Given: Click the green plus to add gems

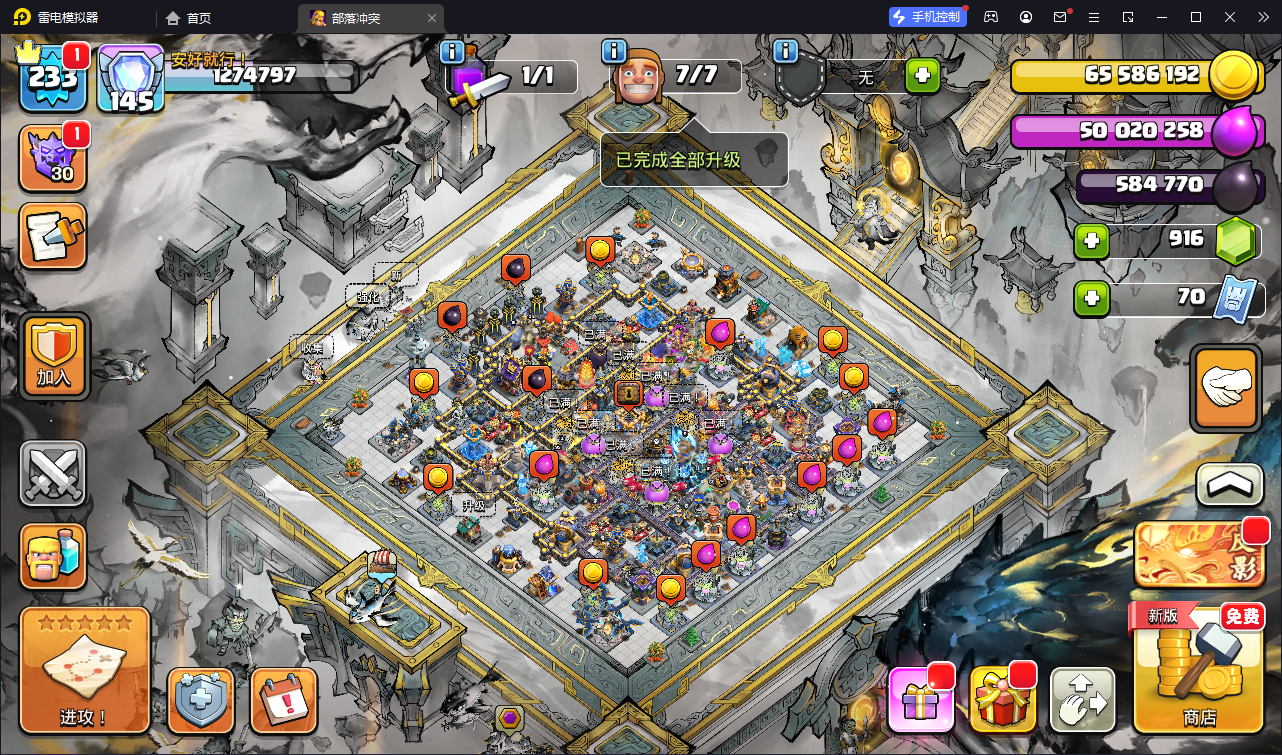Looking at the screenshot, I should (x=1091, y=240).
